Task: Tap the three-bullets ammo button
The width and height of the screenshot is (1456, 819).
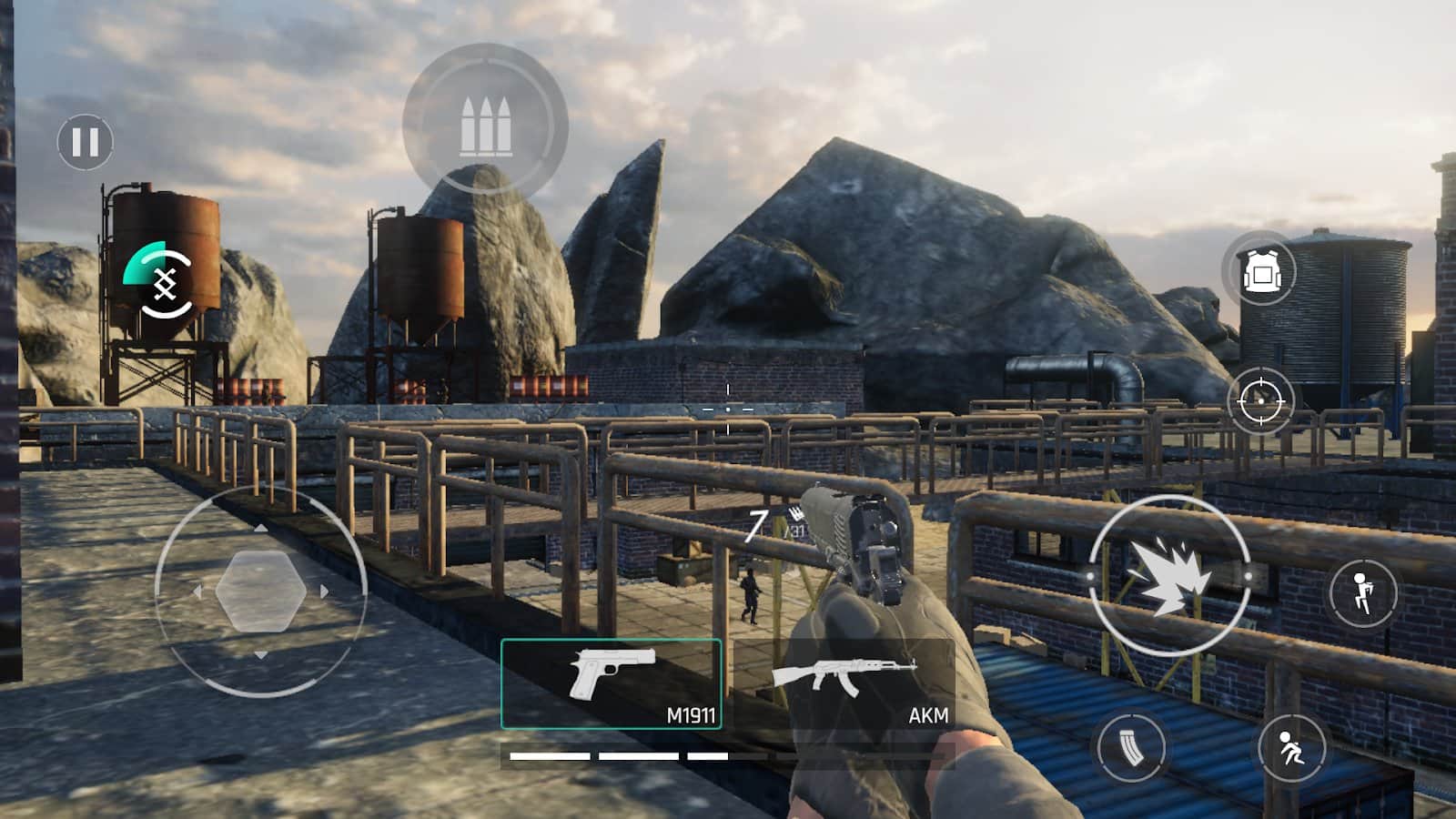Action: point(484,126)
